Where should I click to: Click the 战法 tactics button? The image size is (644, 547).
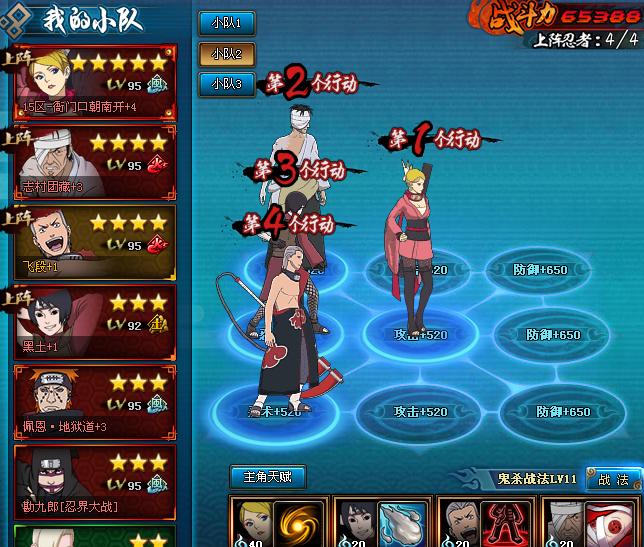pyautogui.click(x=612, y=479)
